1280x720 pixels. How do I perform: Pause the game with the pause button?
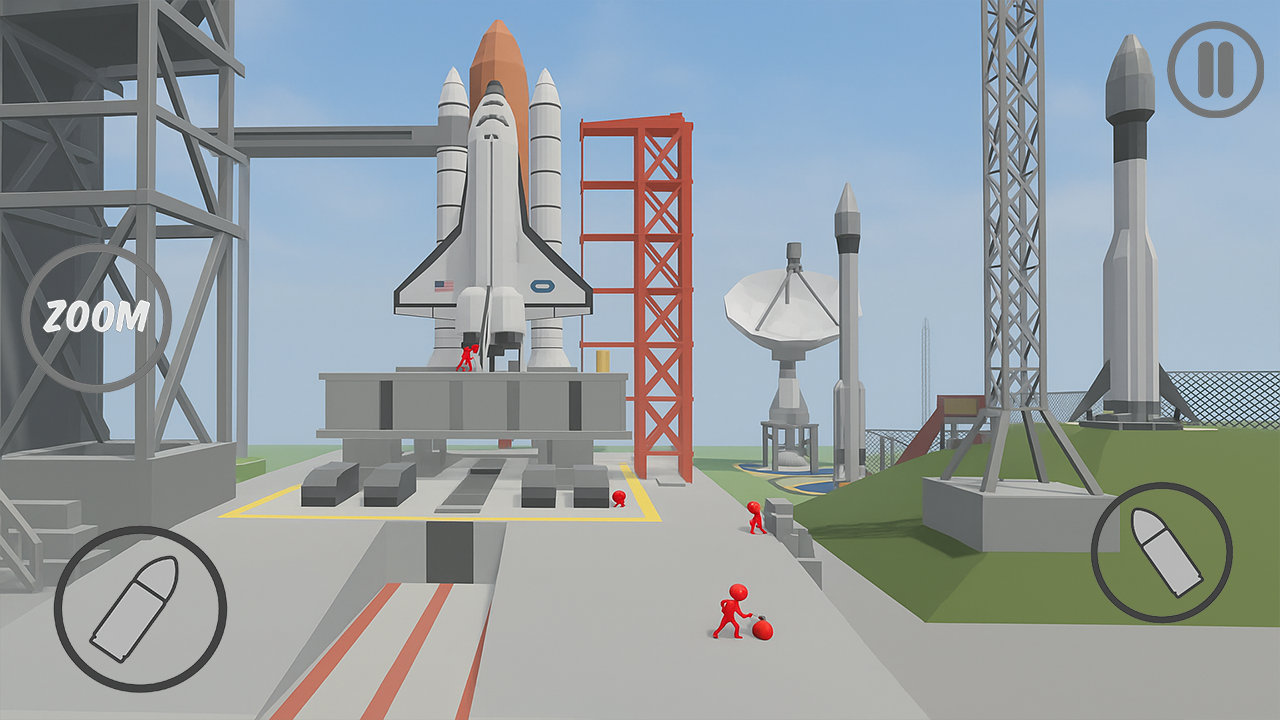pos(1215,69)
